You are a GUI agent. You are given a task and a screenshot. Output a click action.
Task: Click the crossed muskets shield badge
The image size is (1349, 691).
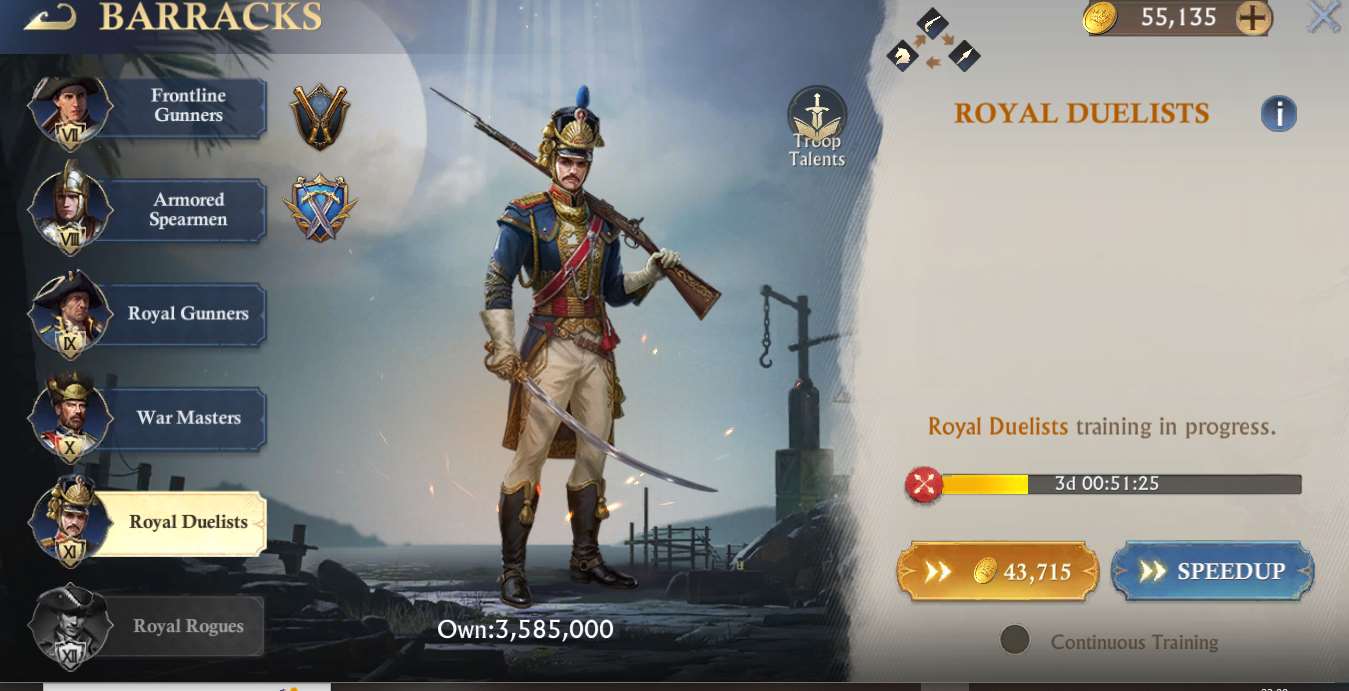tap(320, 115)
